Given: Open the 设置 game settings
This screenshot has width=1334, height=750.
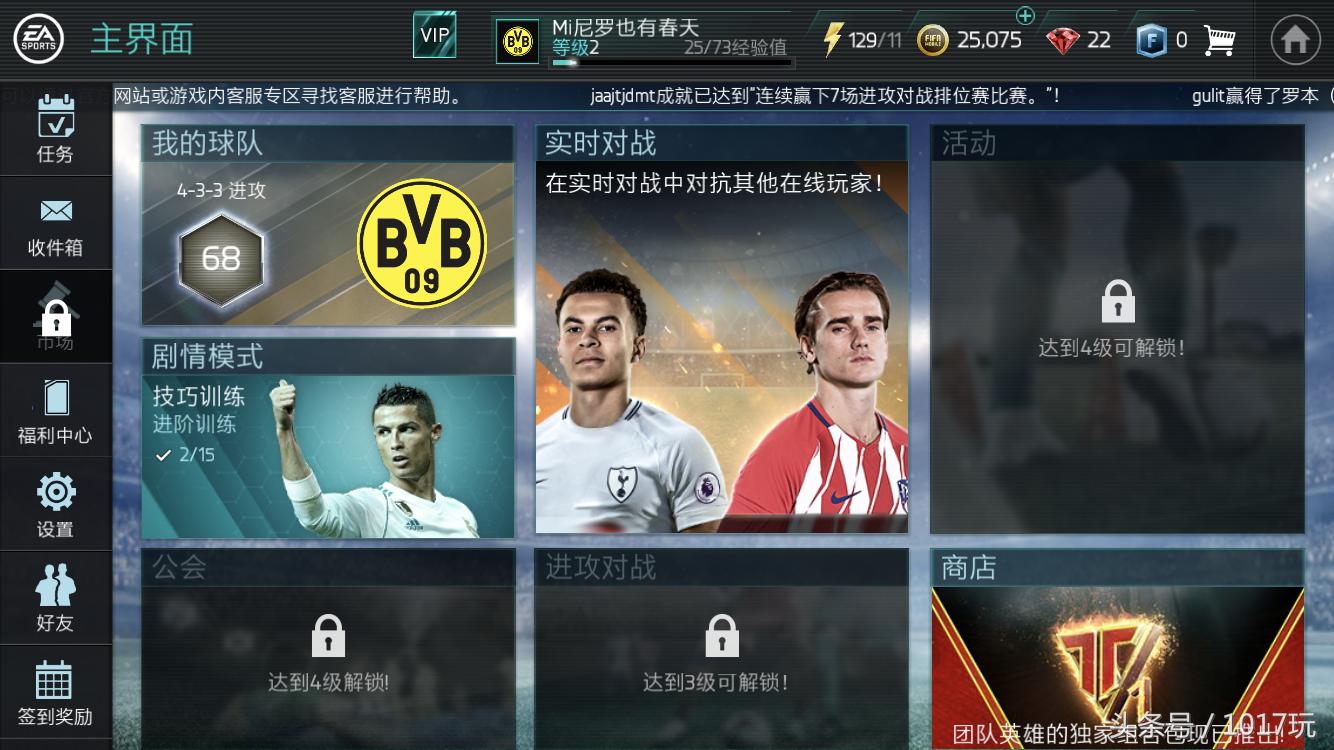Looking at the screenshot, I should pos(55,503).
